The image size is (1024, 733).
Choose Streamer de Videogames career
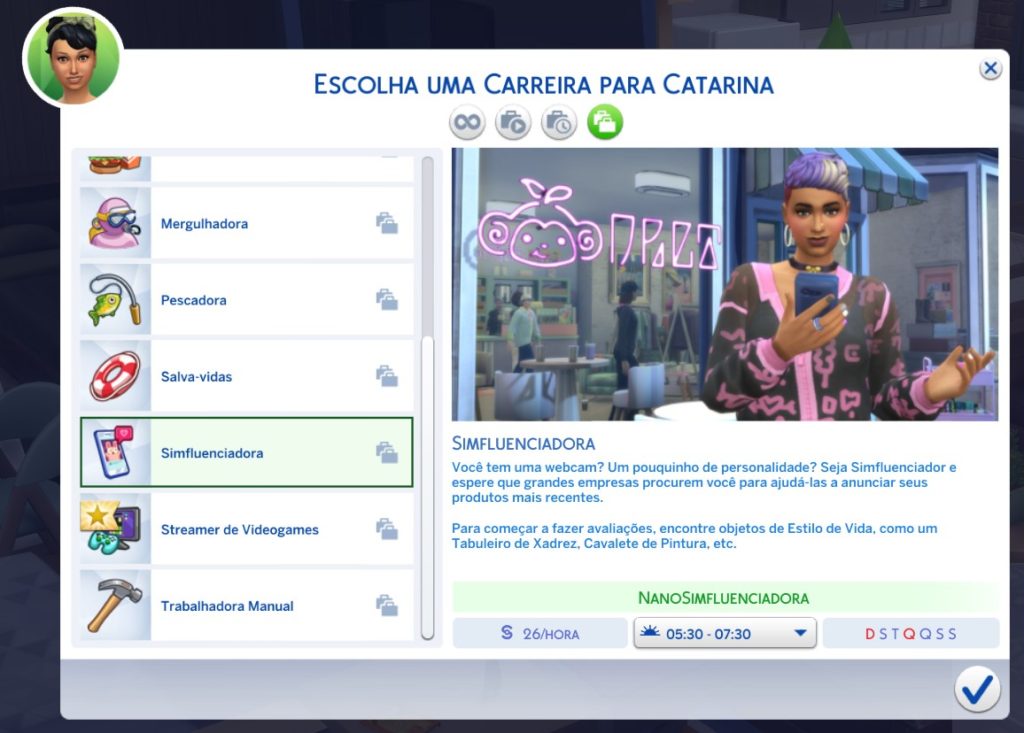pyautogui.click(x=246, y=530)
